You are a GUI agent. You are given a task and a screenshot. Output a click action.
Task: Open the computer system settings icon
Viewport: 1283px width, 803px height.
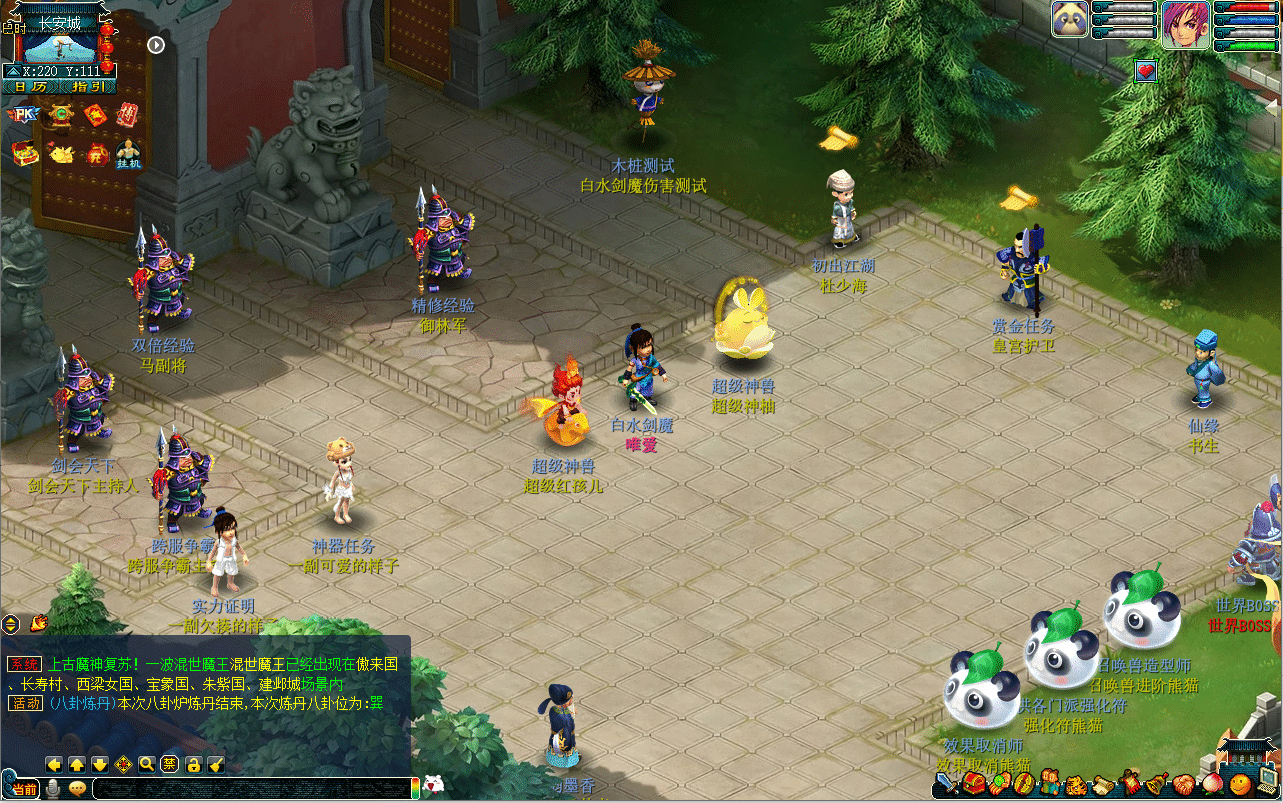(x=1267, y=783)
